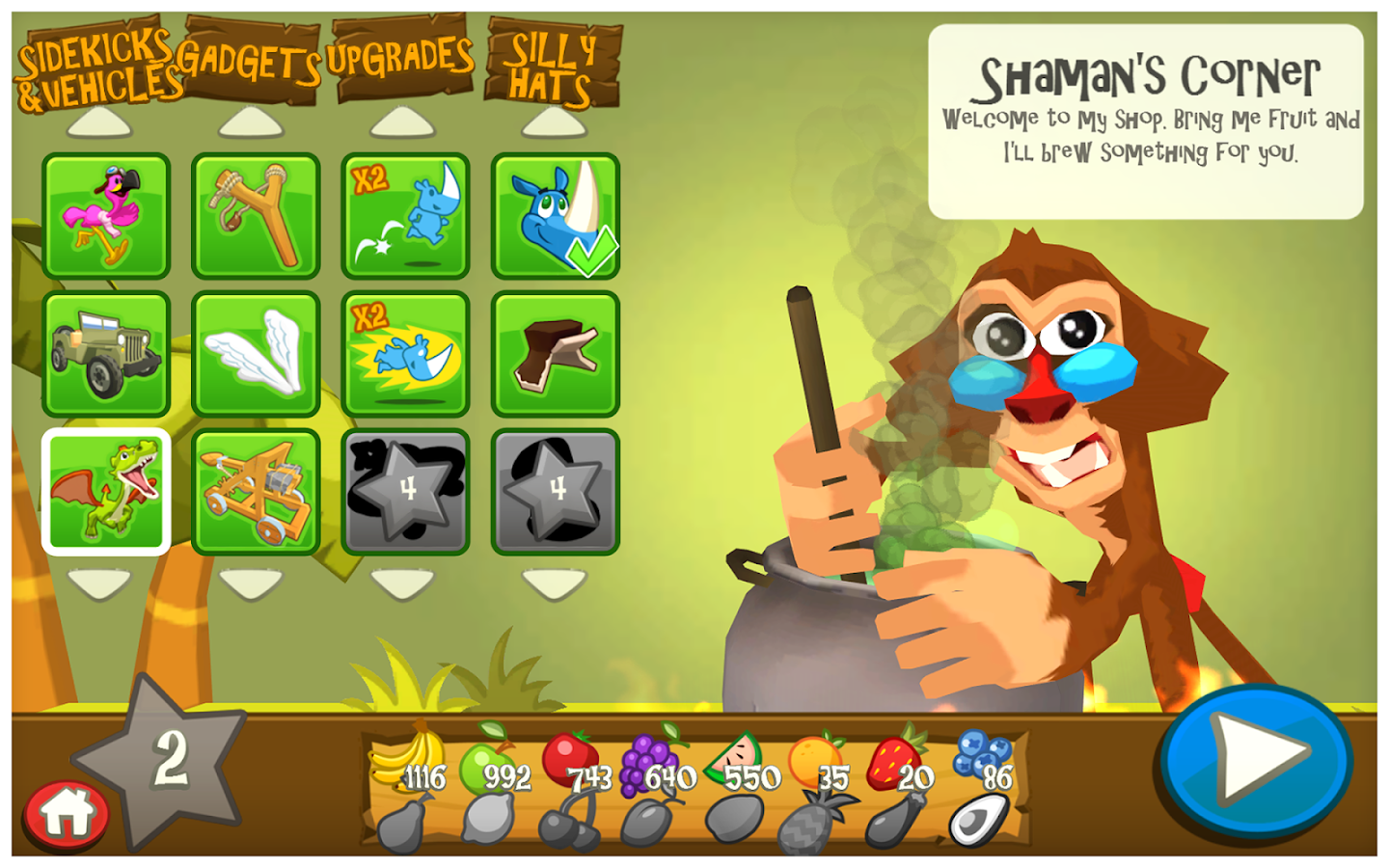The height and width of the screenshot is (868, 1389).
Task: Select the angel wings gadget
Action: [255, 352]
